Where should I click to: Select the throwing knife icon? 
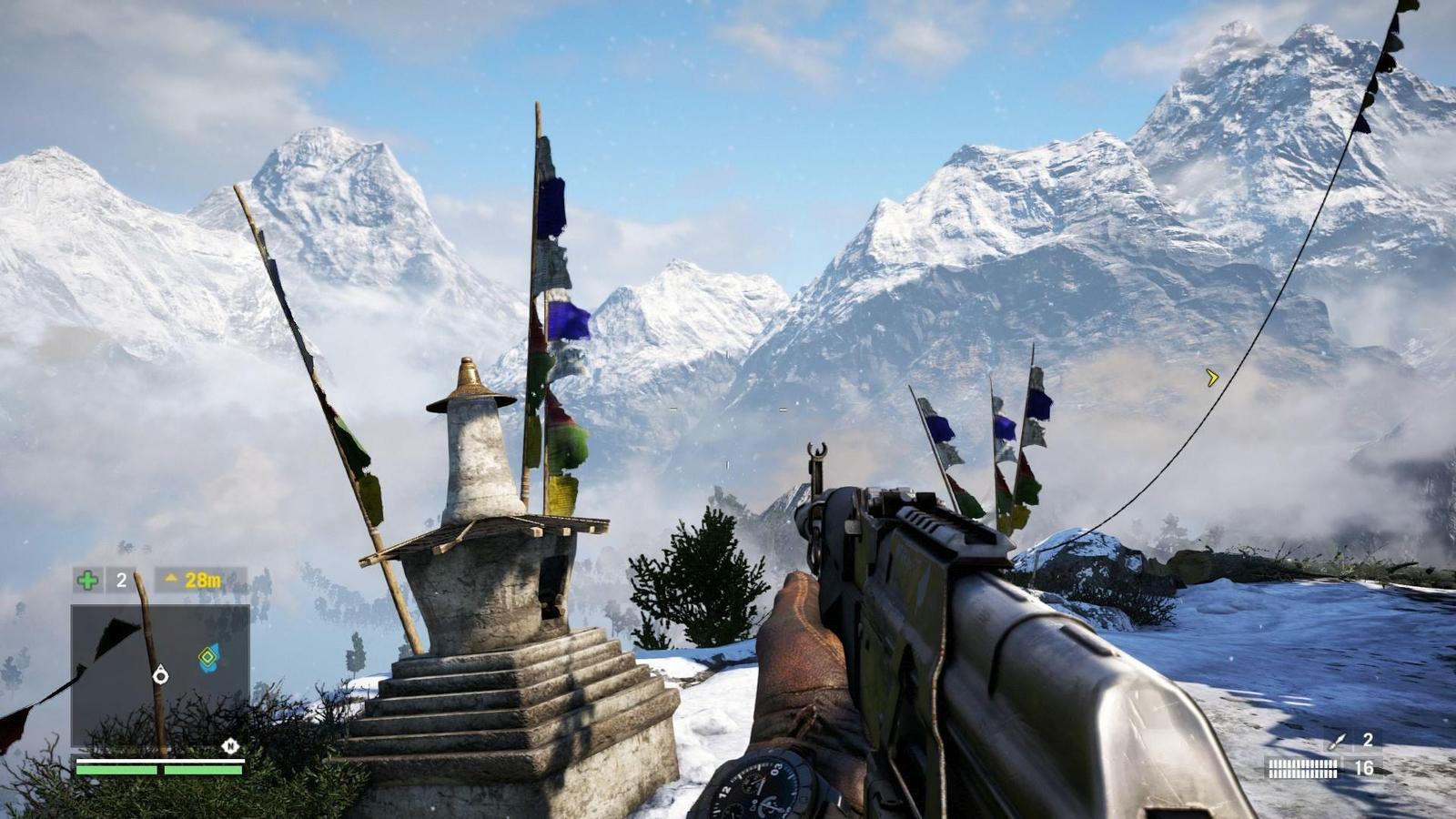coord(1337,742)
